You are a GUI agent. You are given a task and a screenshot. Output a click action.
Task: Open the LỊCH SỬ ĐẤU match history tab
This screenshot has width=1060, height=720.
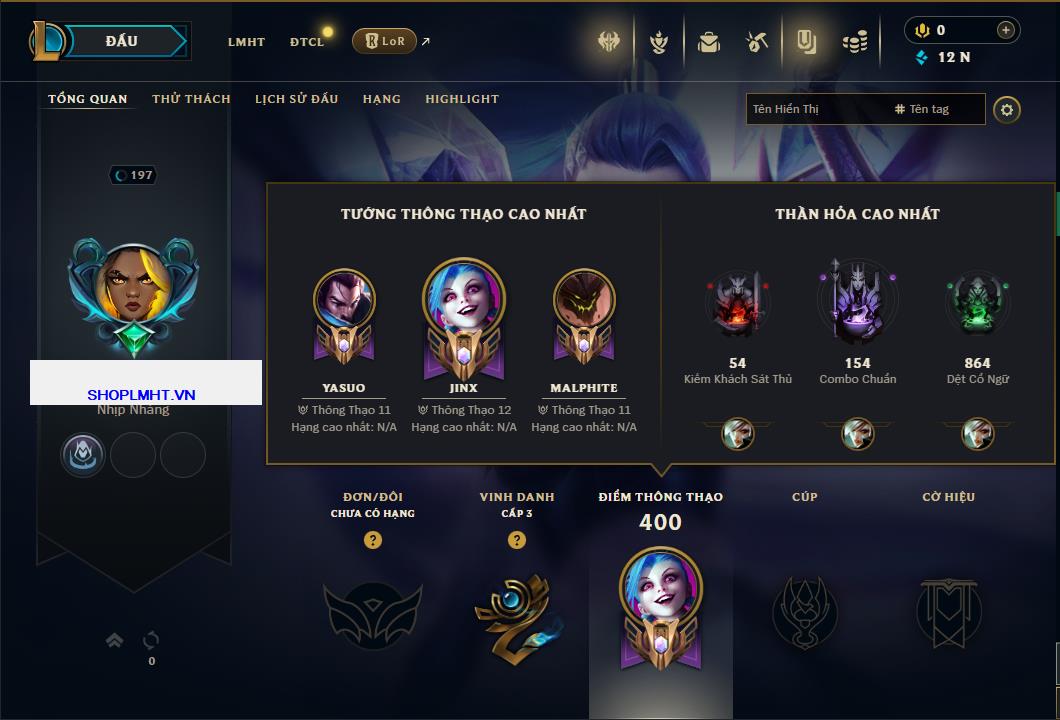(296, 99)
